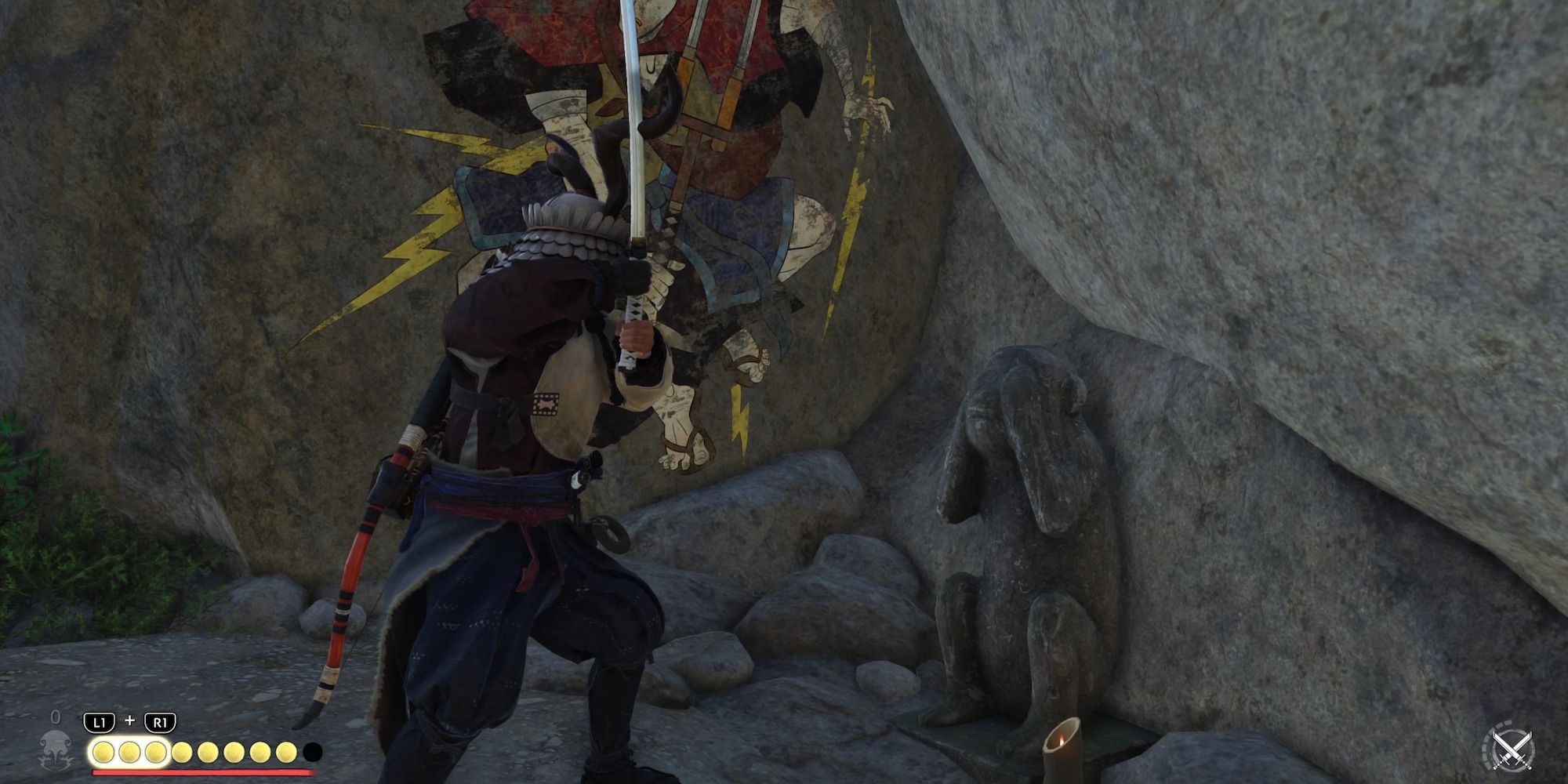Click the R1 button prompt icon

[160, 721]
